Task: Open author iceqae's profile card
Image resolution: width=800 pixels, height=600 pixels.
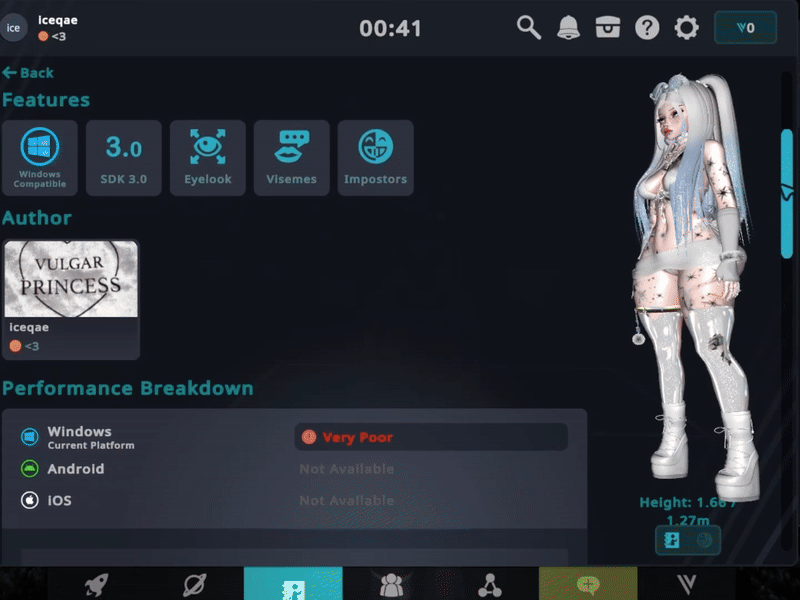Action: coord(71,299)
